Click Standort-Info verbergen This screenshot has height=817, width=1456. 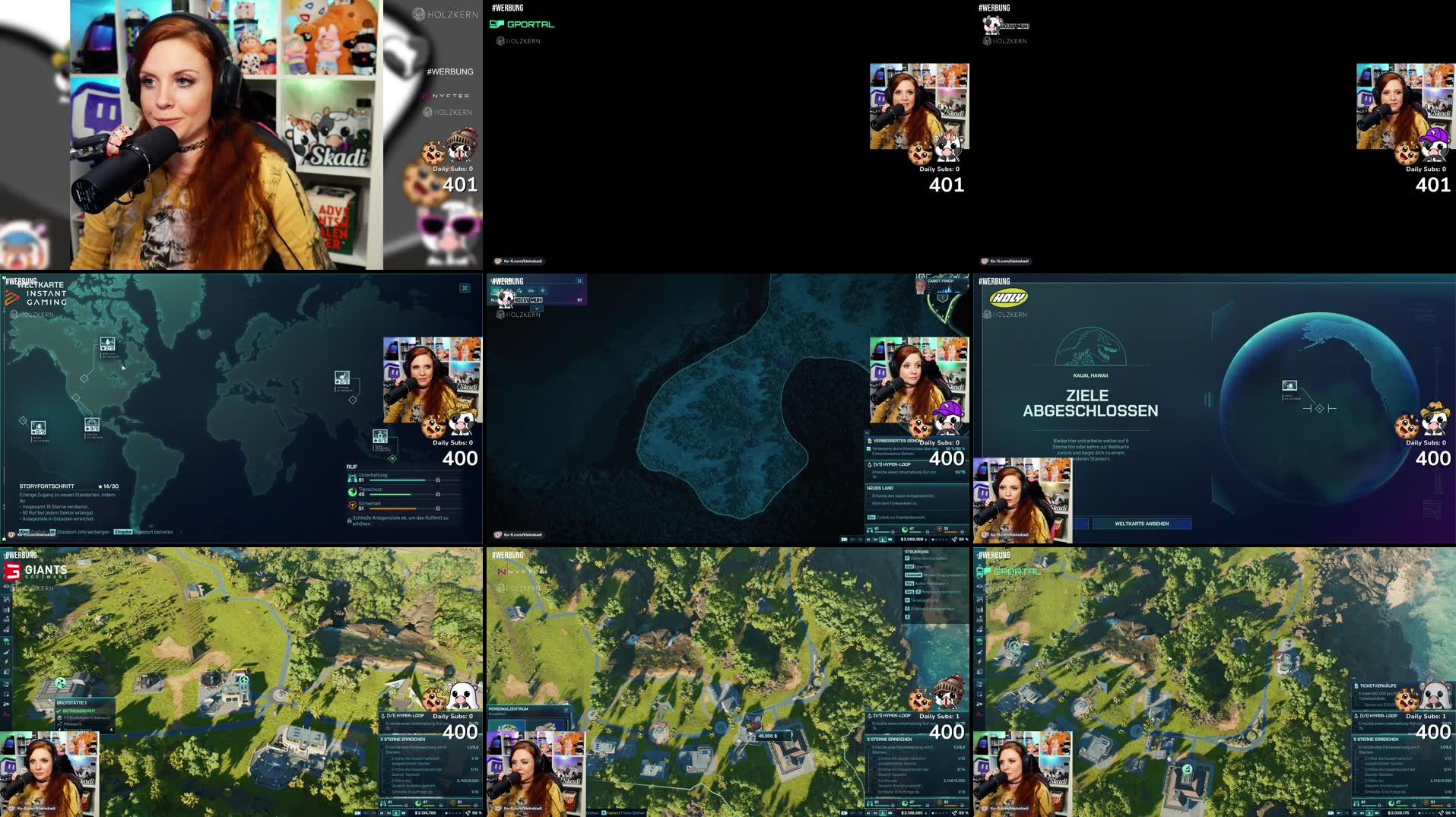[83, 533]
